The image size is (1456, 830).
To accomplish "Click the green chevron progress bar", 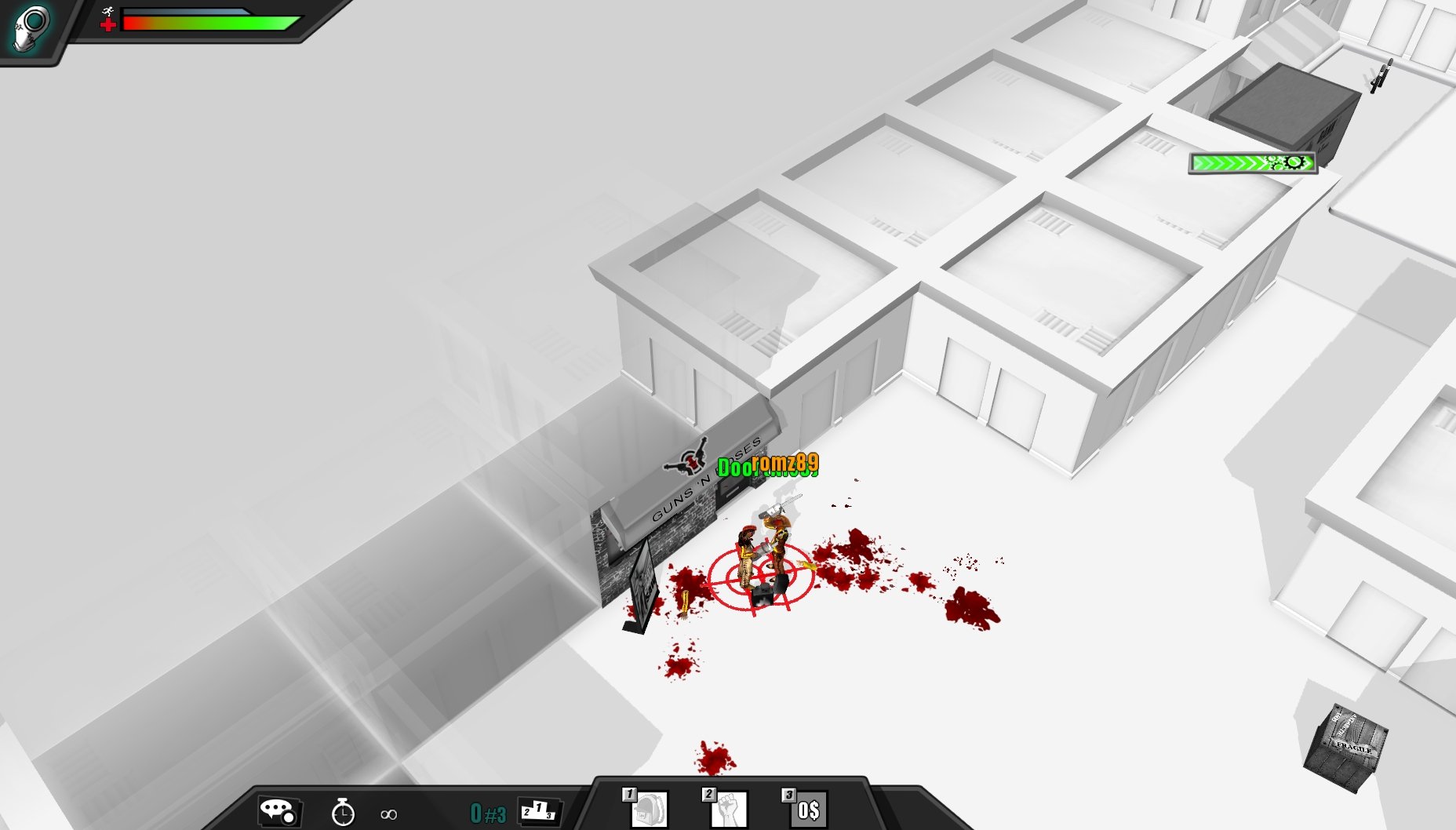I will click(1232, 163).
